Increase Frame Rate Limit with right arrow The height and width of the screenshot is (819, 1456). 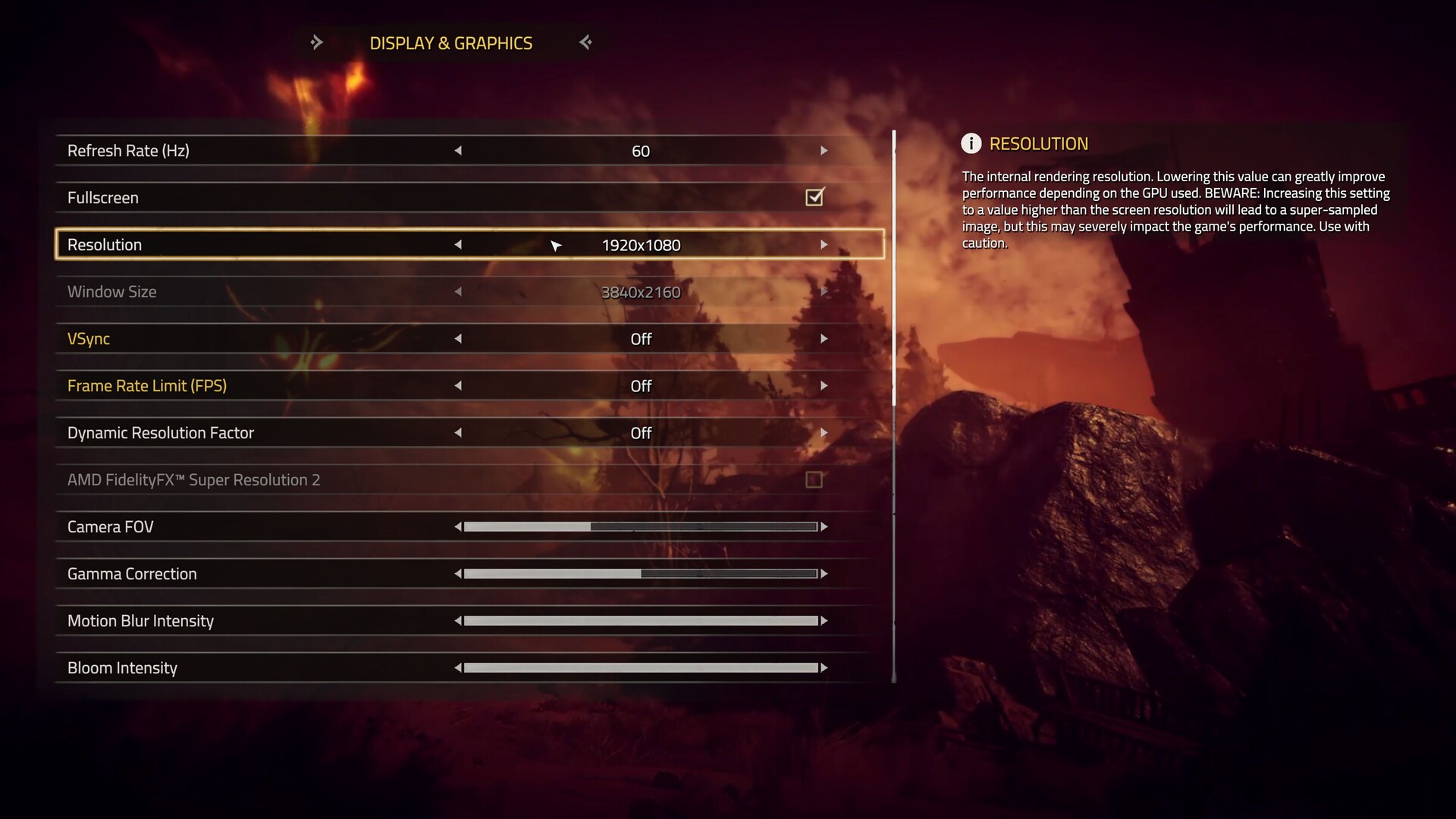coord(824,386)
